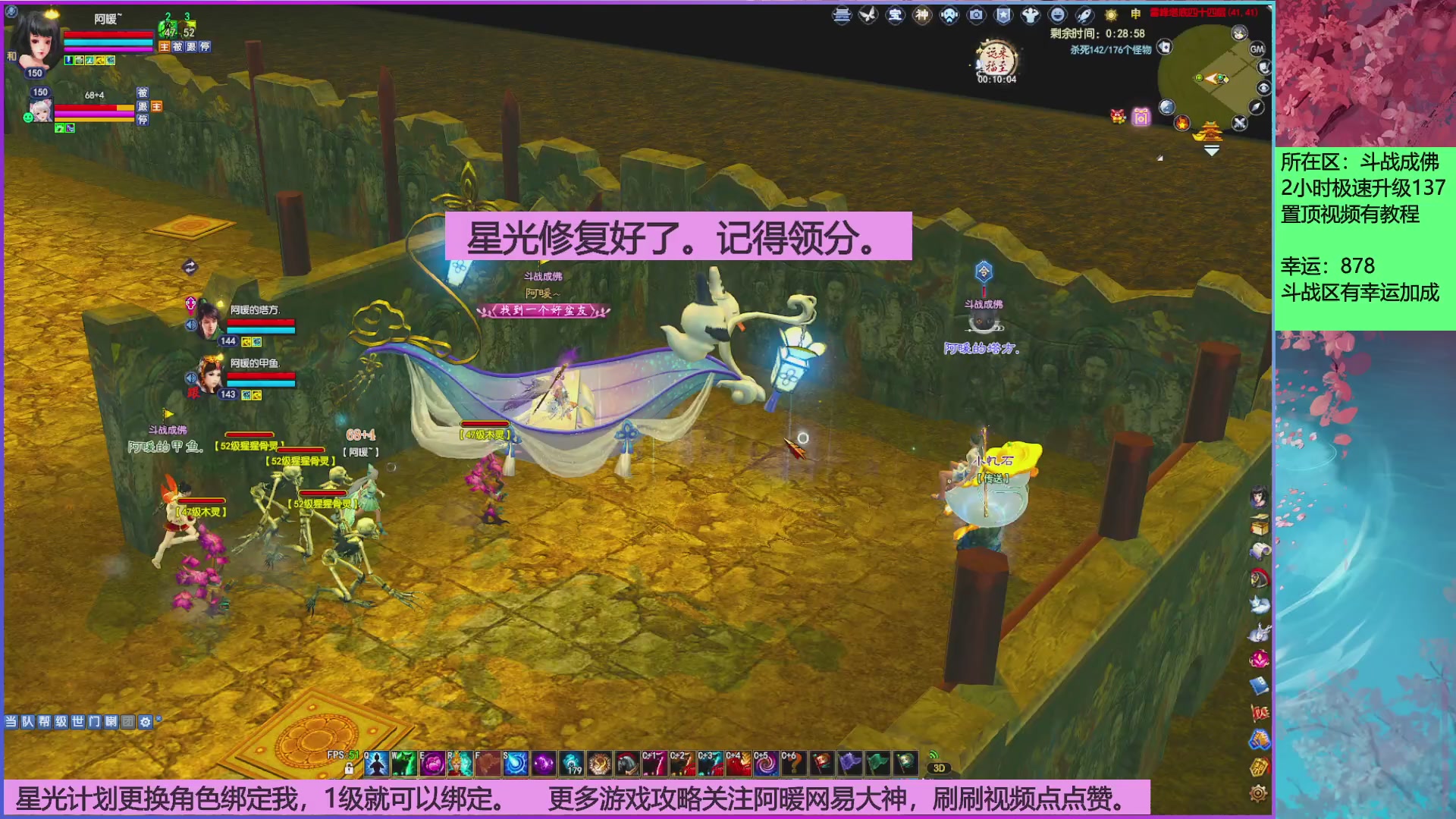Open the 帮 chat channel tab

[45, 723]
